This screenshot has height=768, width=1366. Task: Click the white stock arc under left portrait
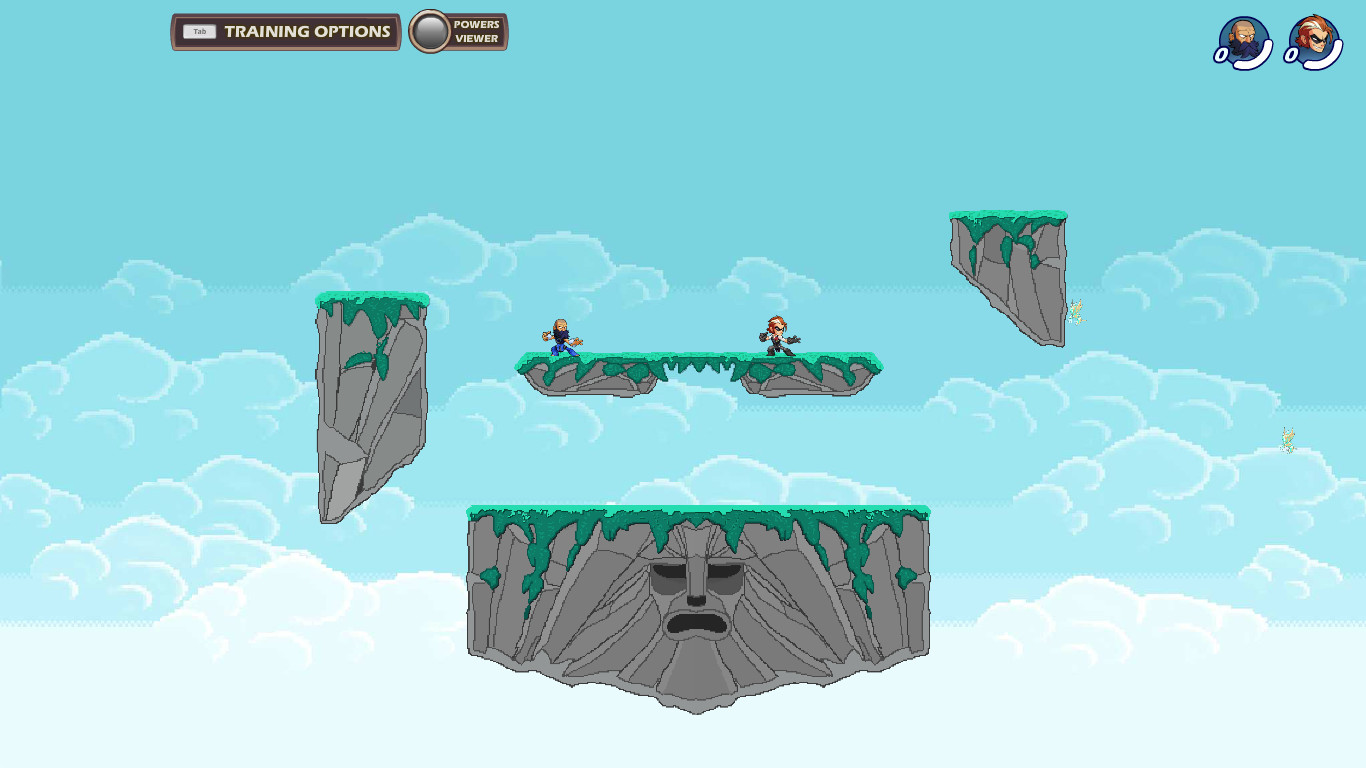(x=1250, y=62)
